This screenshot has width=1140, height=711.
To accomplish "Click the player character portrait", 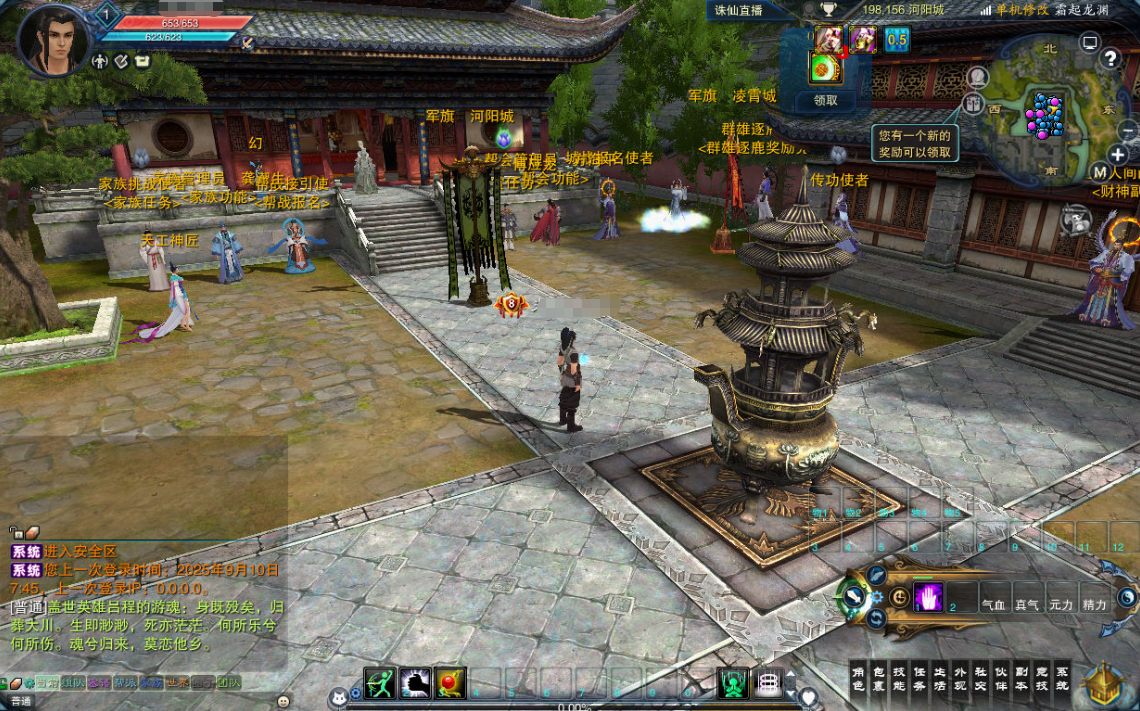I will point(52,40).
